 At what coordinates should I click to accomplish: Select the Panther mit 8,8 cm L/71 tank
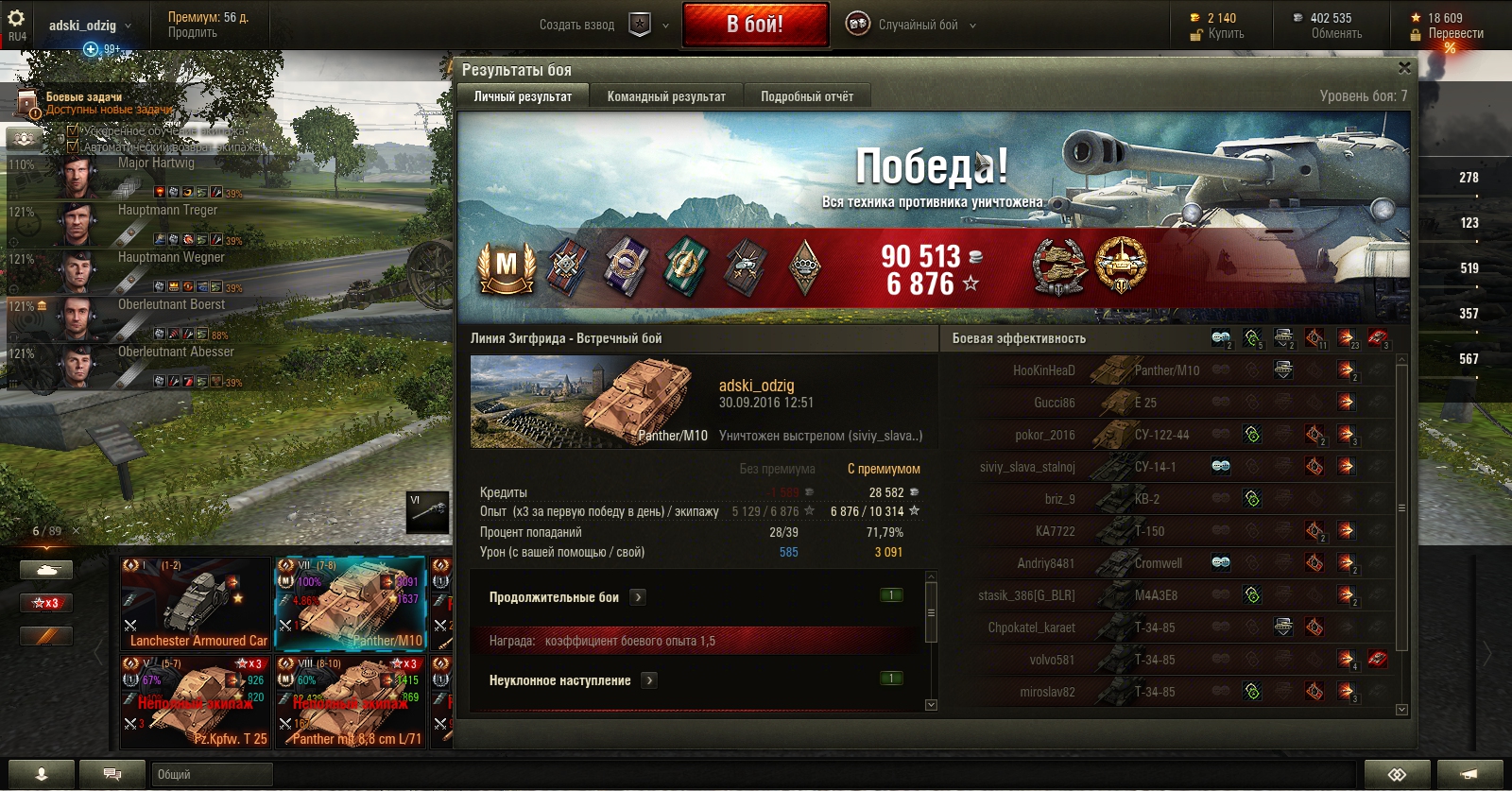[351, 702]
